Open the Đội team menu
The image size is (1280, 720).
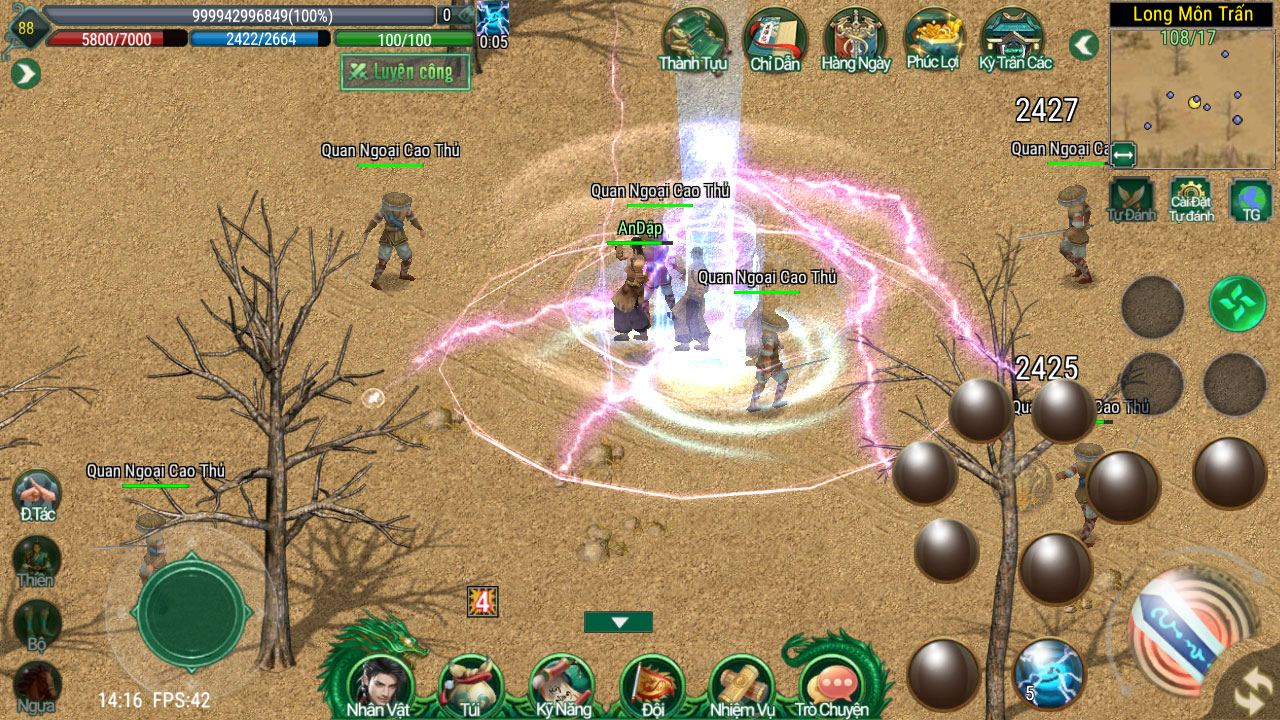[x=652, y=684]
